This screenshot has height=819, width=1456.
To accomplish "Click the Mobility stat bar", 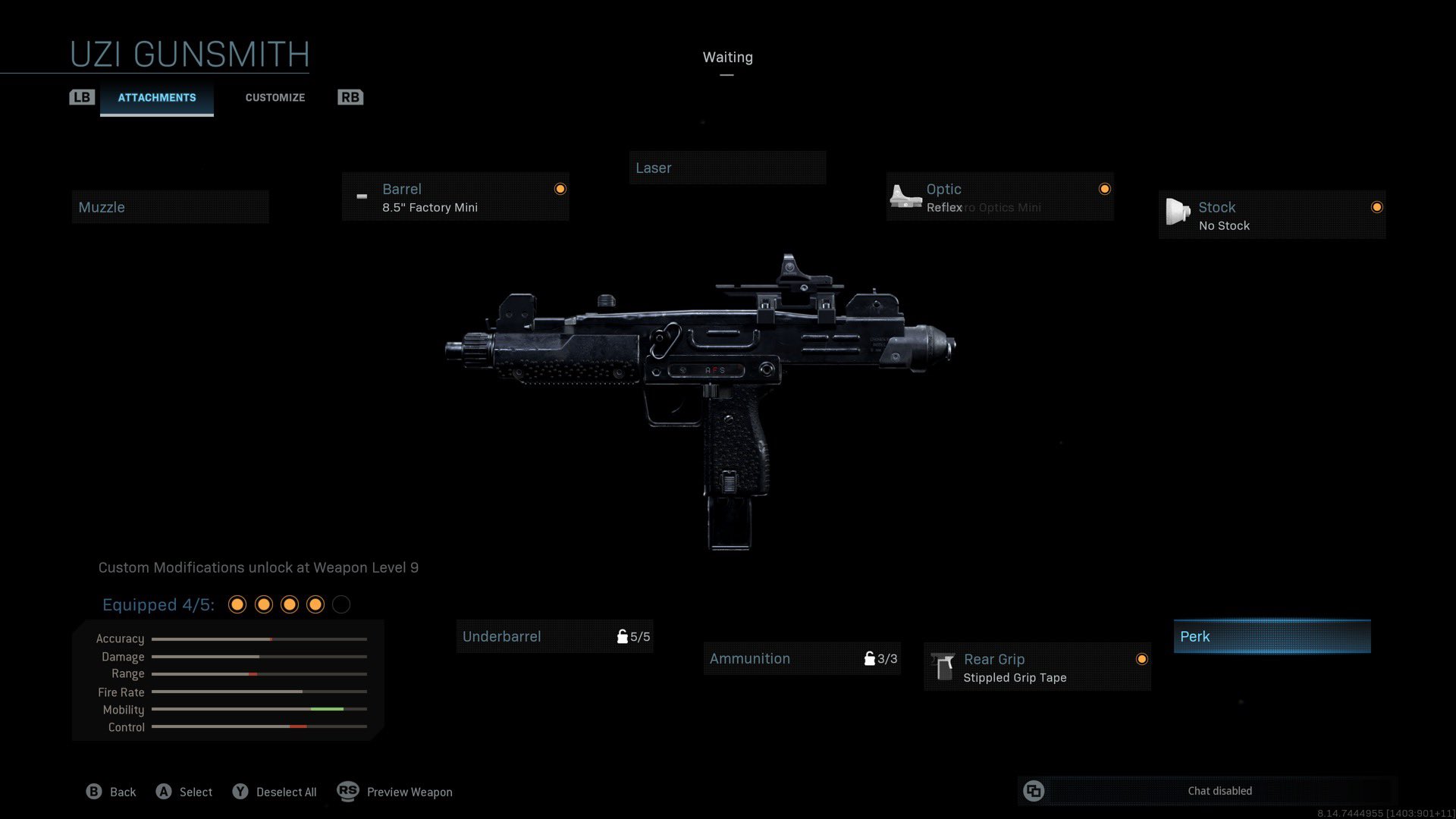I will pos(258,710).
